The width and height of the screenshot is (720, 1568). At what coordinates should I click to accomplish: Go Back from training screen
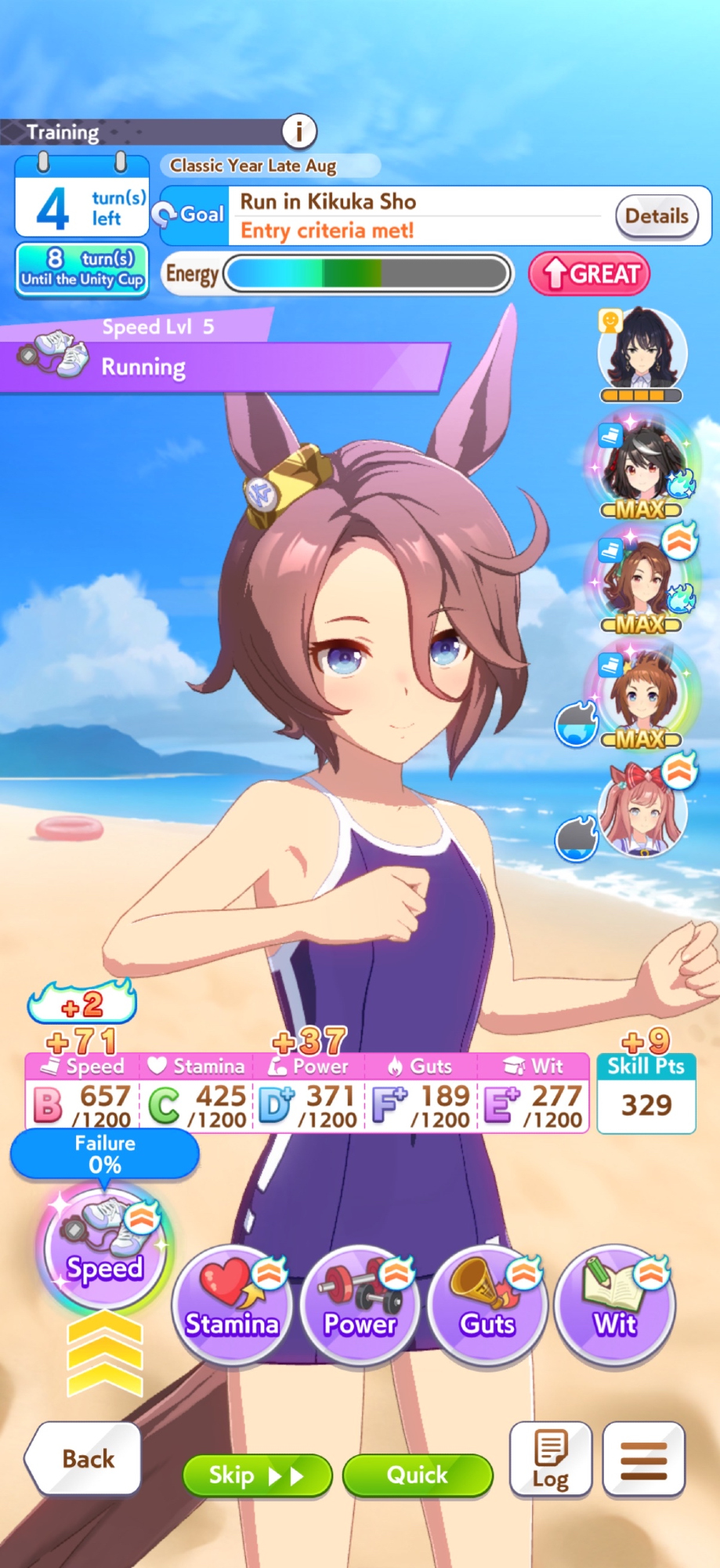(x=85, y=1458)
